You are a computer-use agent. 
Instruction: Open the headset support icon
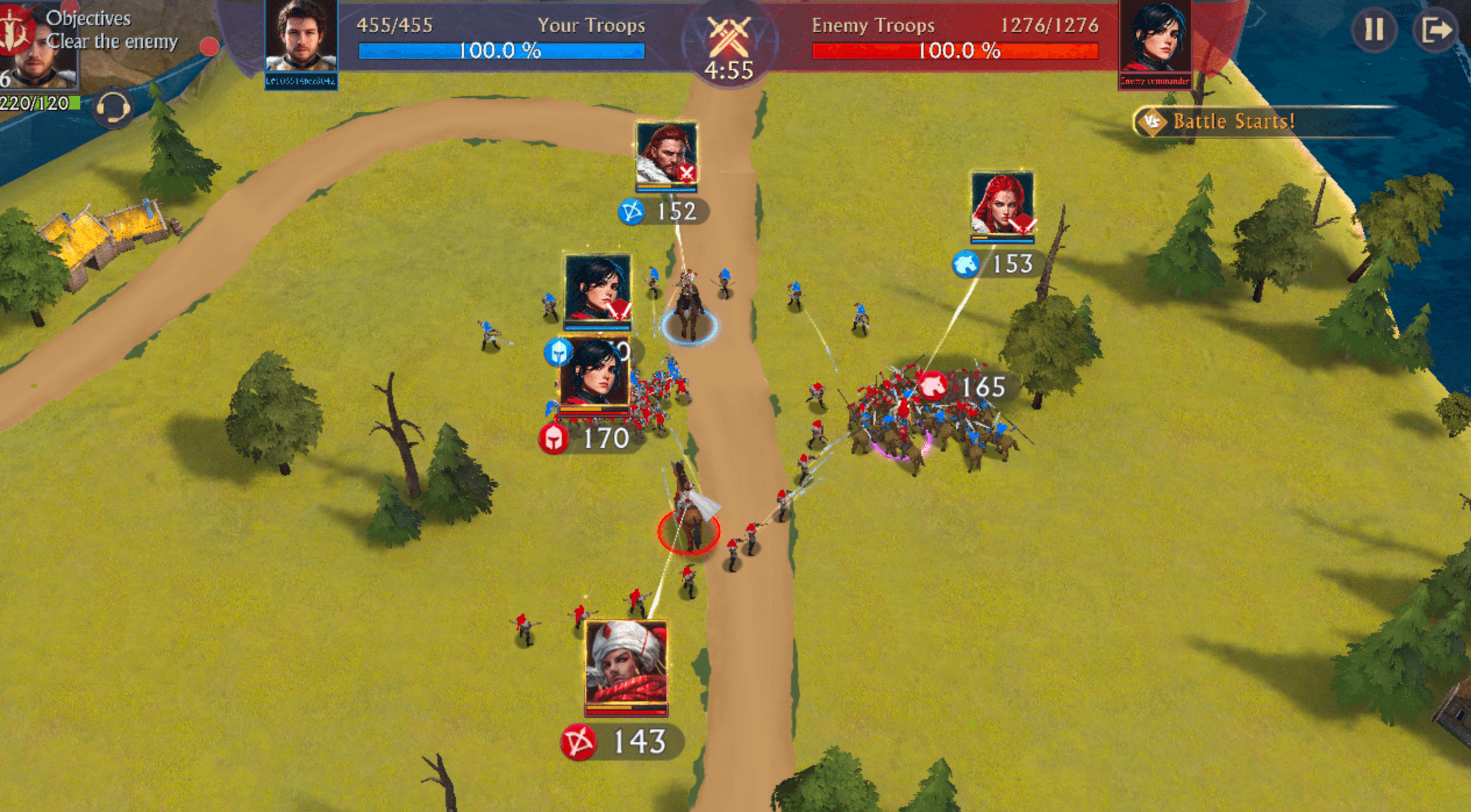coord(113,107)
